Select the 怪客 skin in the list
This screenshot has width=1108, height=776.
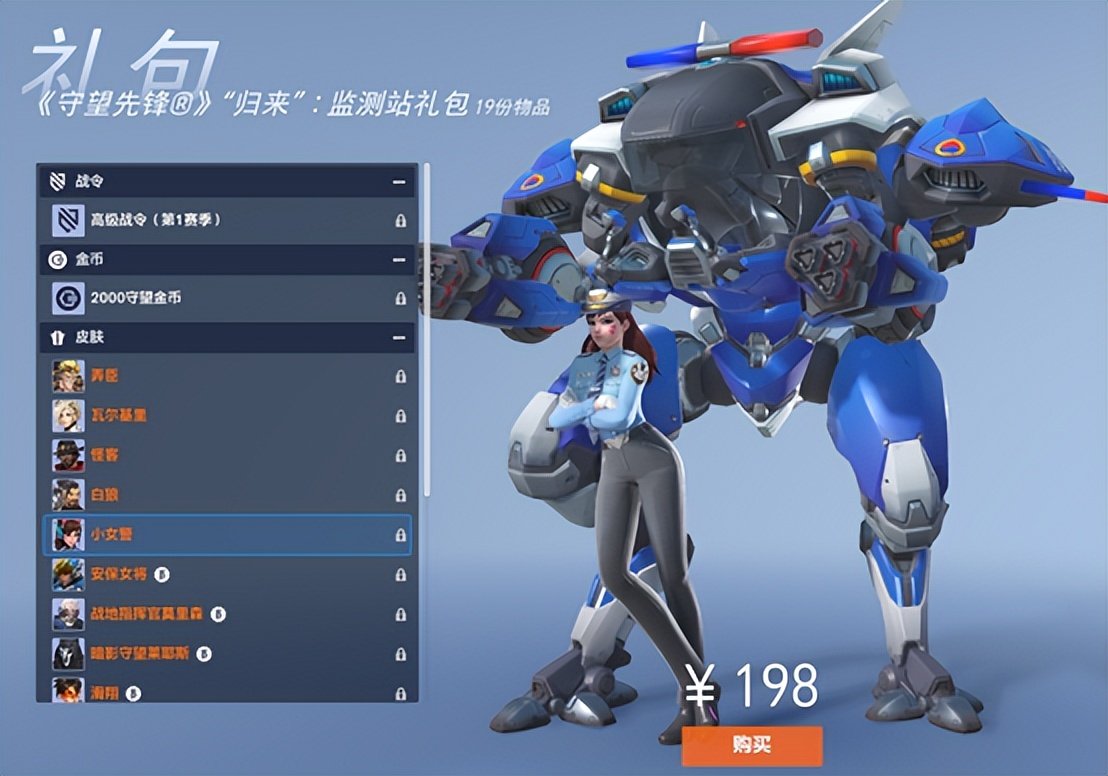tap(228, 455)
